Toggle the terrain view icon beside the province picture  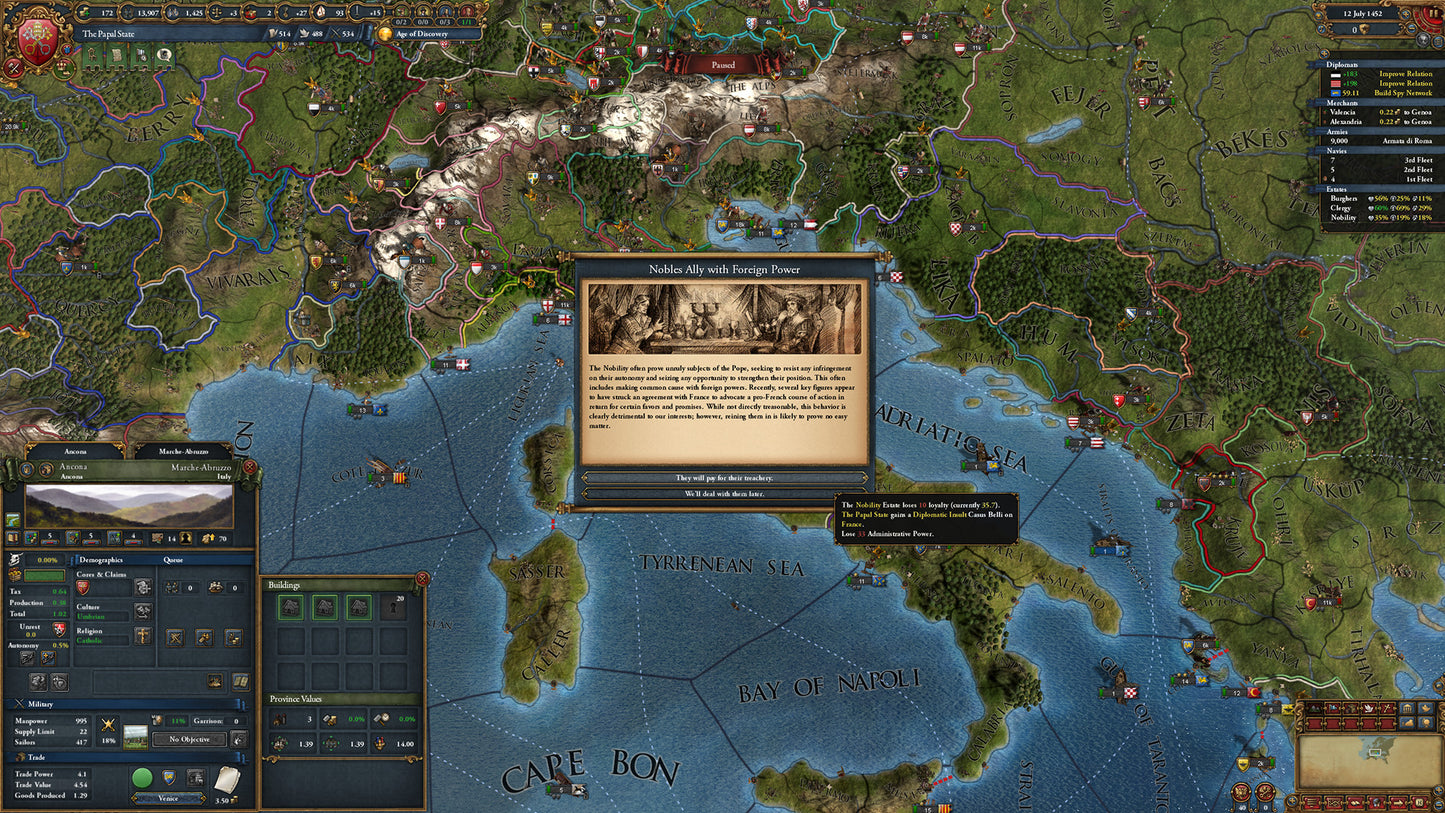coord(11,519)
